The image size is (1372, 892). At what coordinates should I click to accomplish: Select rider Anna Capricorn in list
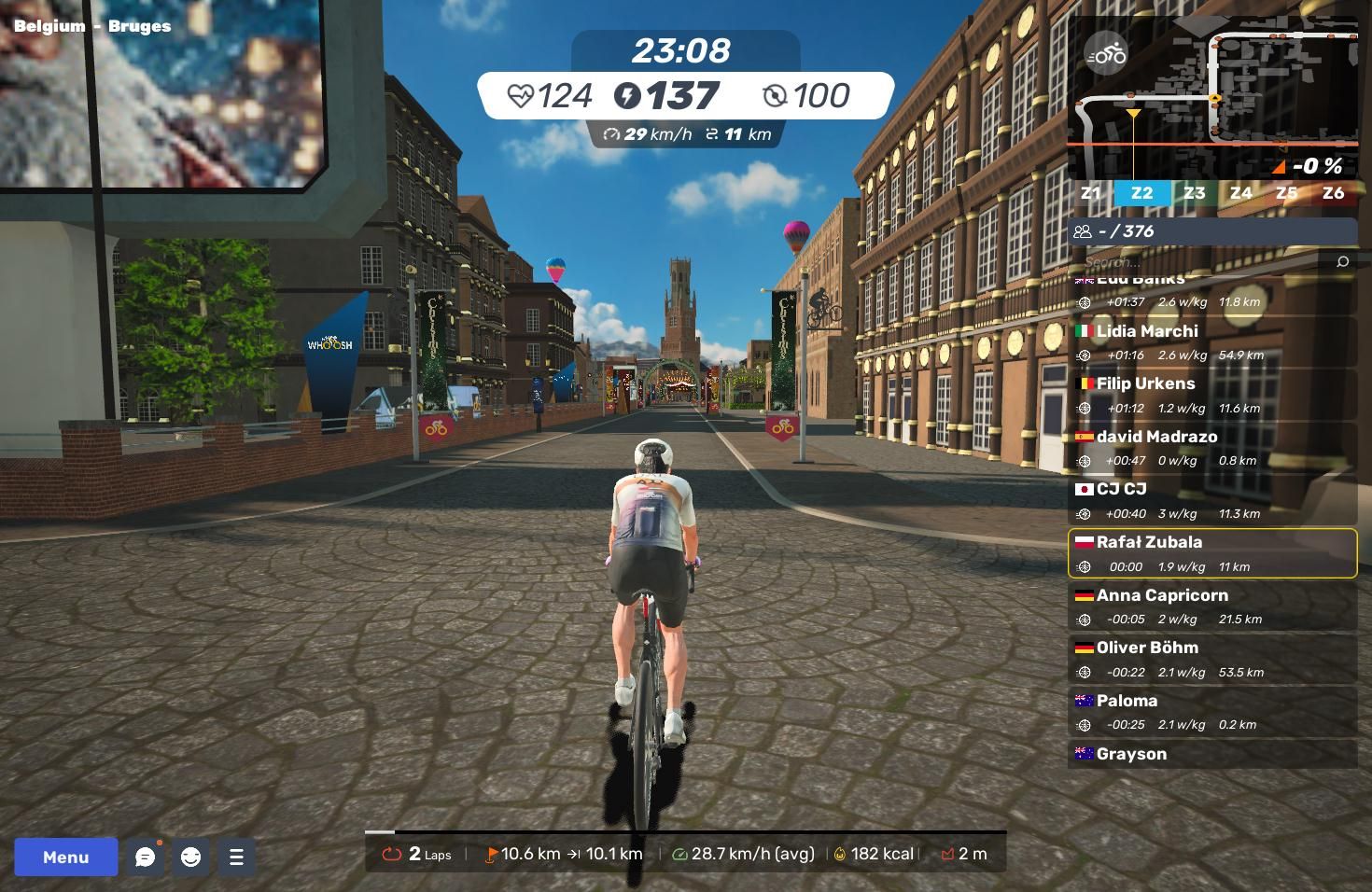[1211, 606]
